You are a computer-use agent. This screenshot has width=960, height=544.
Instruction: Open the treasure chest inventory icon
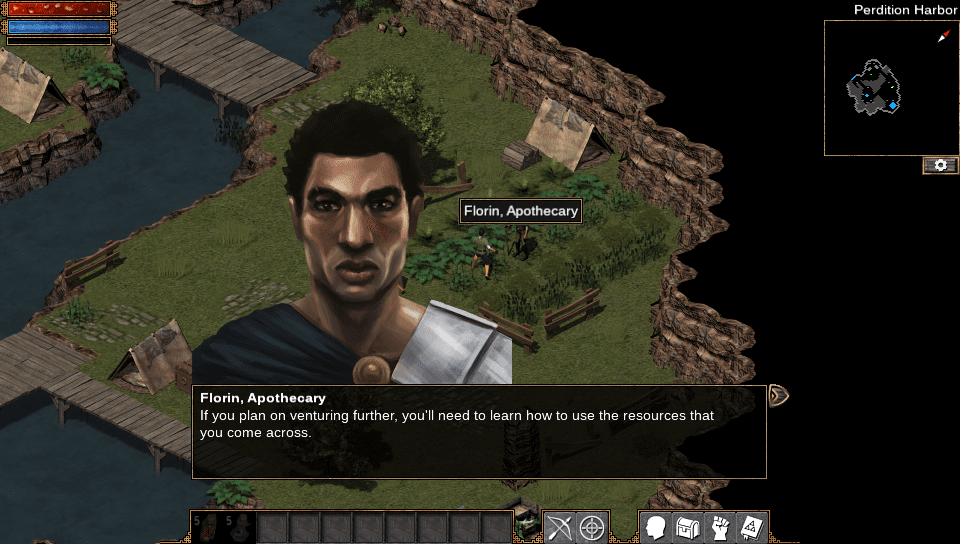point(688,526)
